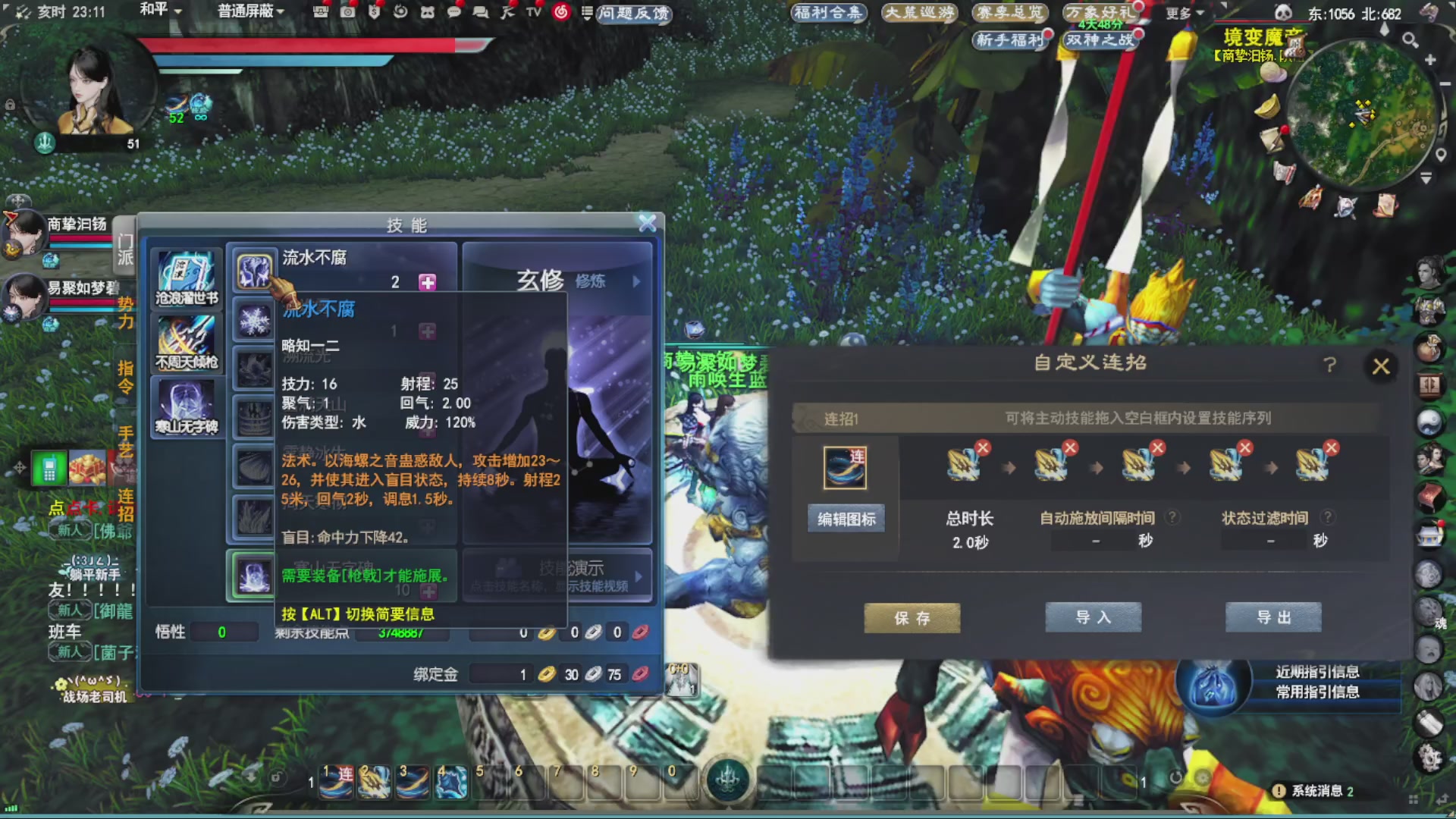Click the 流水不腐 skill icon

[x=254, y=271]
